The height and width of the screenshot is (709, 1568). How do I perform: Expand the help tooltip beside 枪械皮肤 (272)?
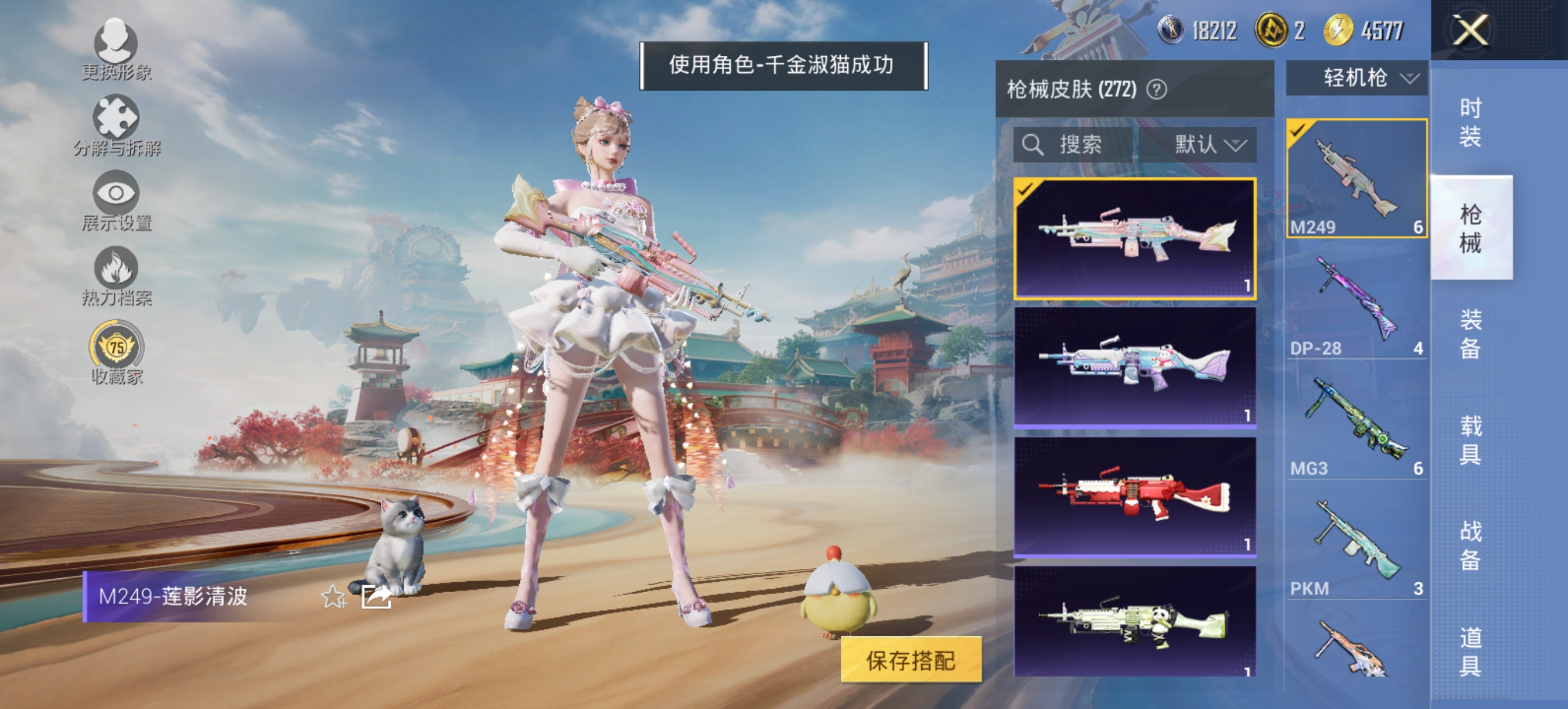pos(1158,89)
